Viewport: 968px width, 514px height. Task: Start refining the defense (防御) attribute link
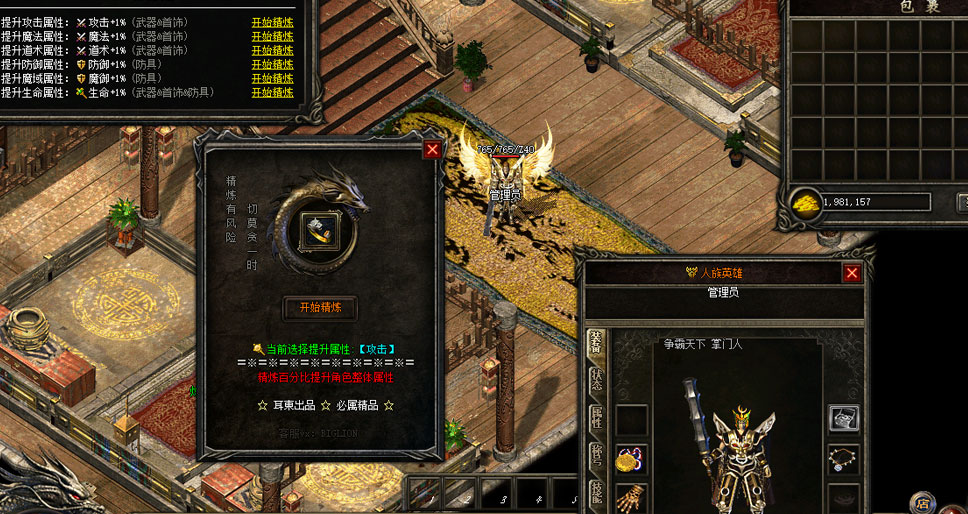[272, 64]
